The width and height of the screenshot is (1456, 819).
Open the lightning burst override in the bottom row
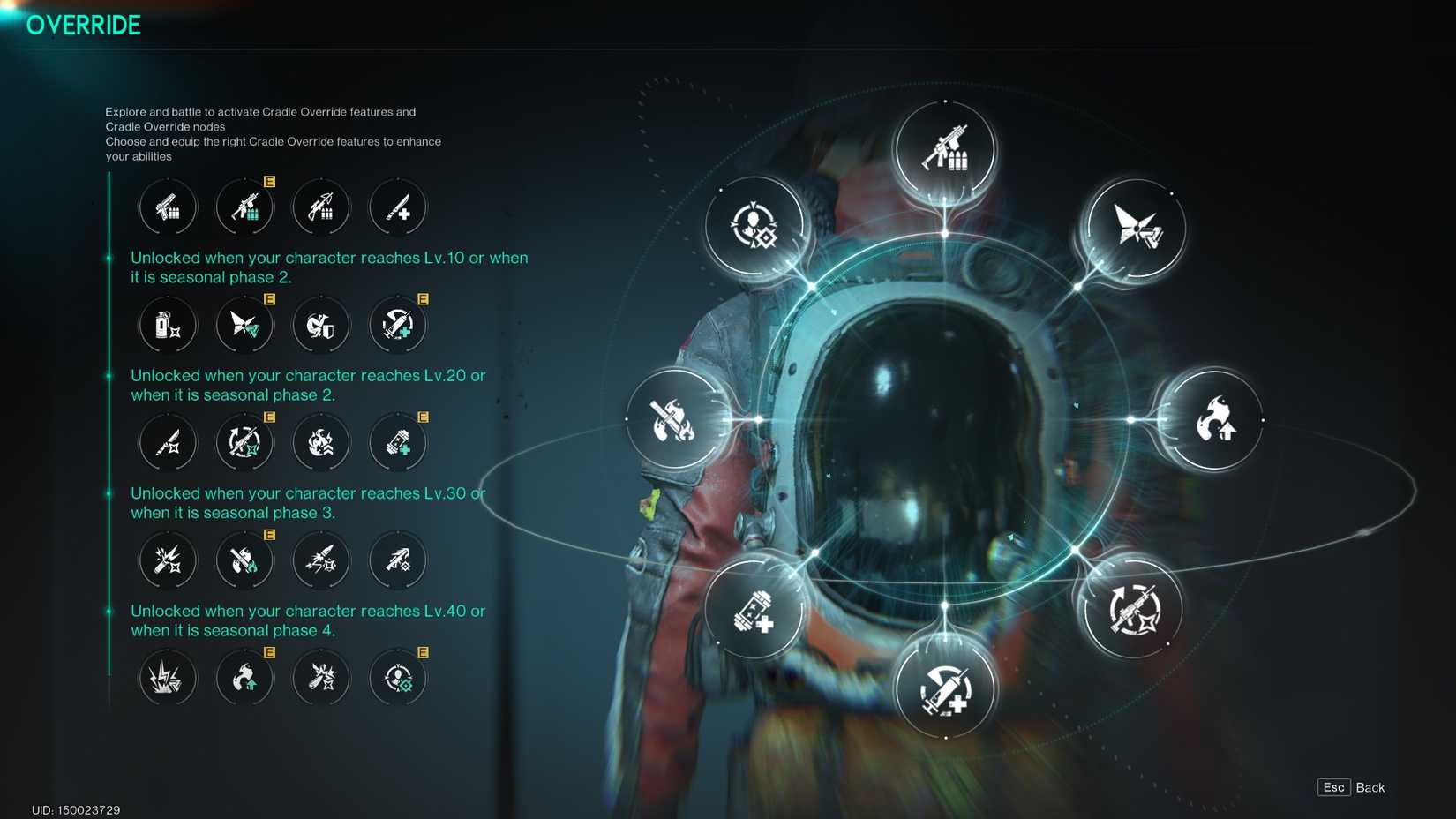coord(168,678)
